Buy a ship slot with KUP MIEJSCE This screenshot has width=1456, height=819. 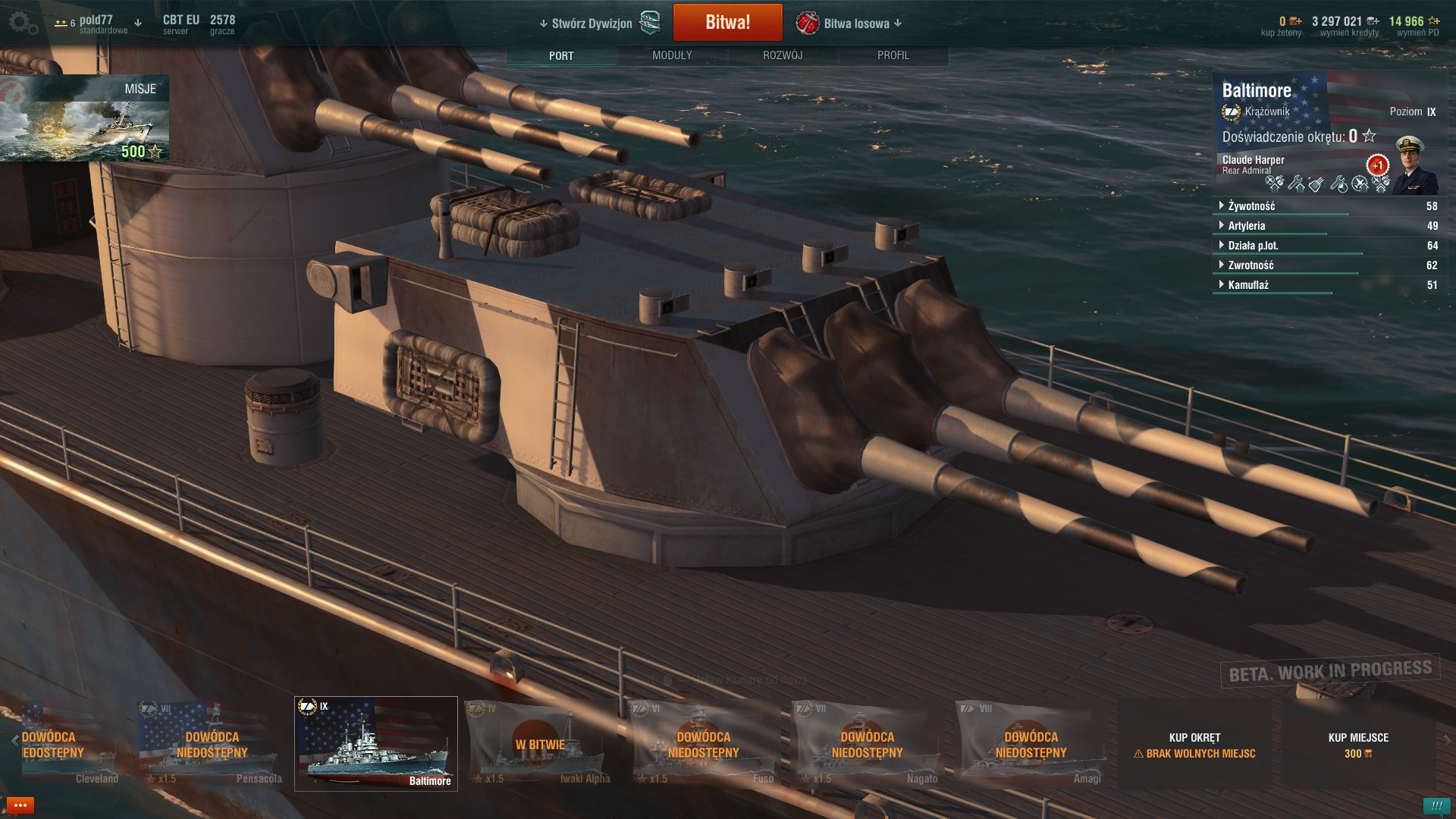tap(1358, 744)
